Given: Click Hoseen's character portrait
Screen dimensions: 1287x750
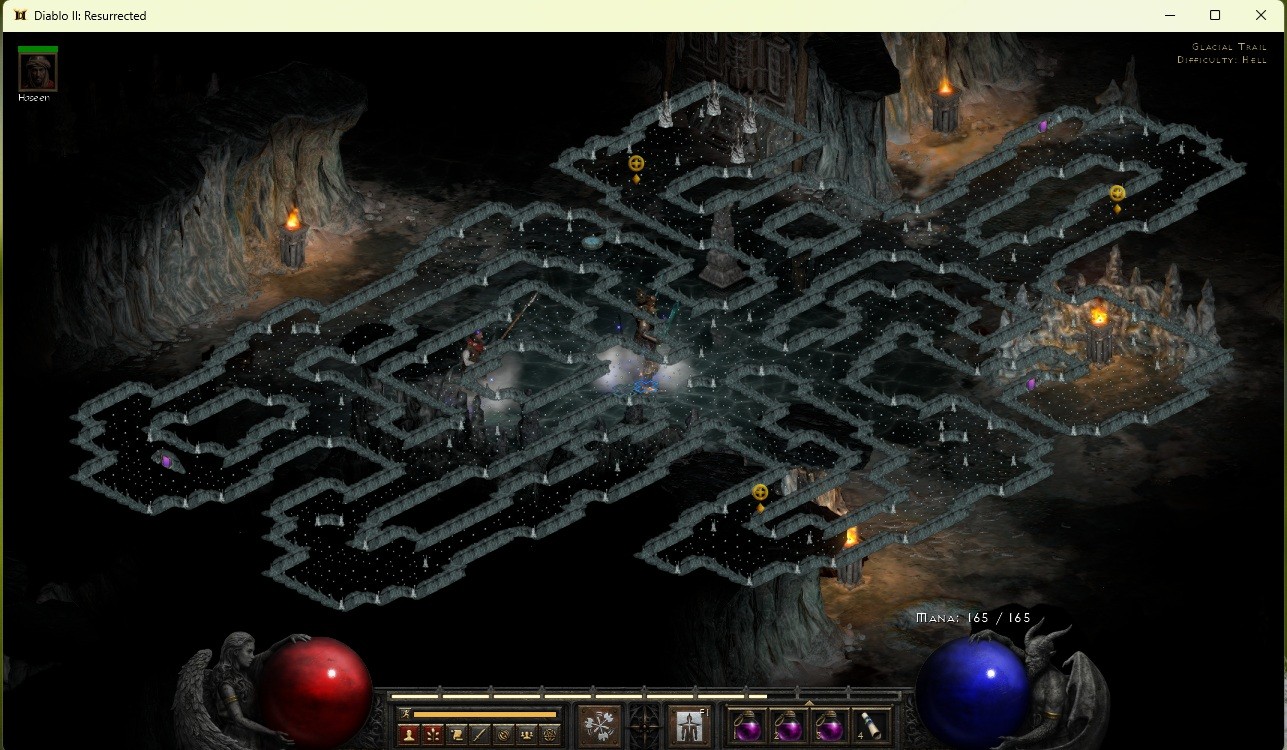Looking at the screenshot, I should click(36, 70).
